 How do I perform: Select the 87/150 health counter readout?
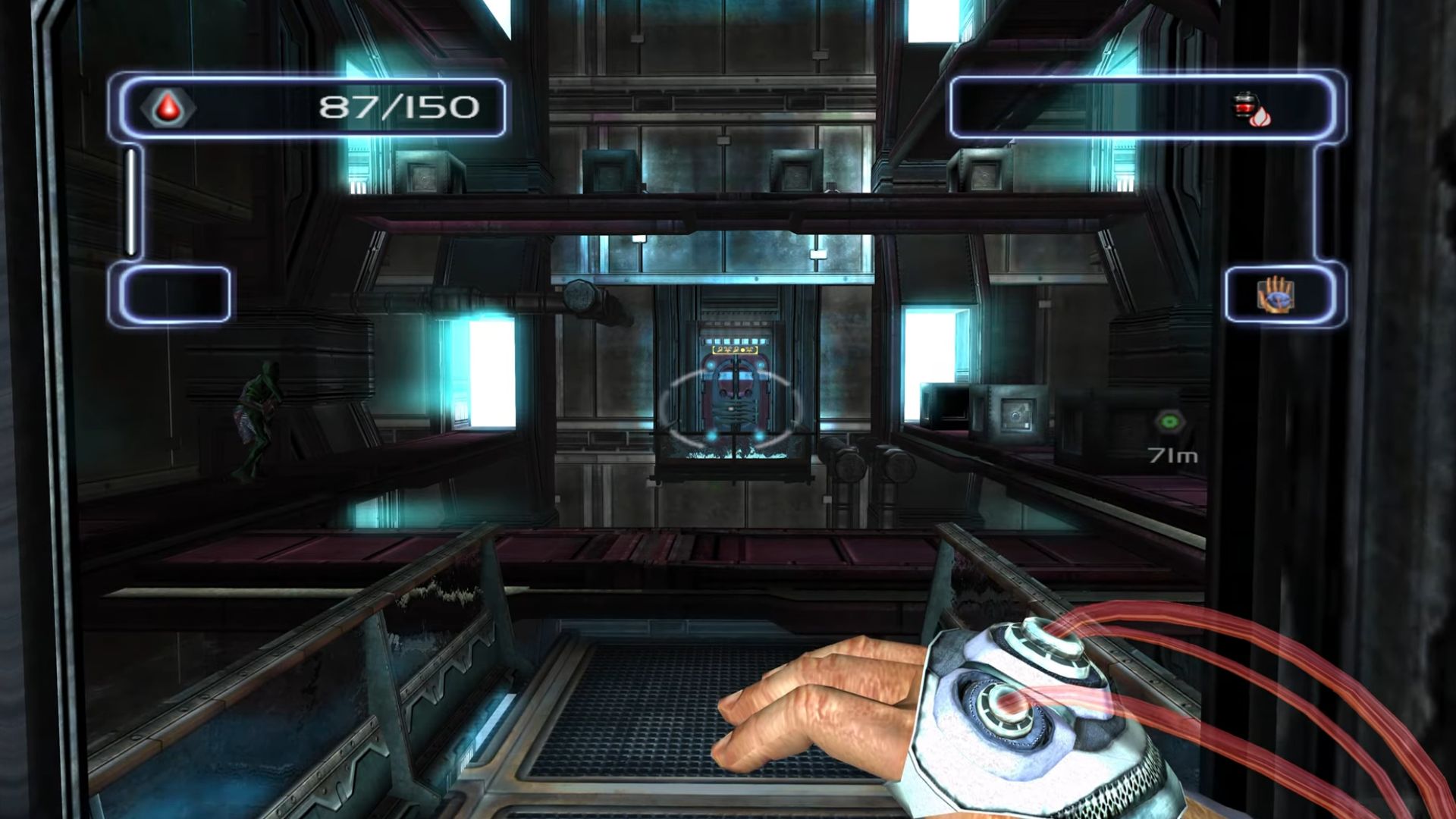(398, 106)
